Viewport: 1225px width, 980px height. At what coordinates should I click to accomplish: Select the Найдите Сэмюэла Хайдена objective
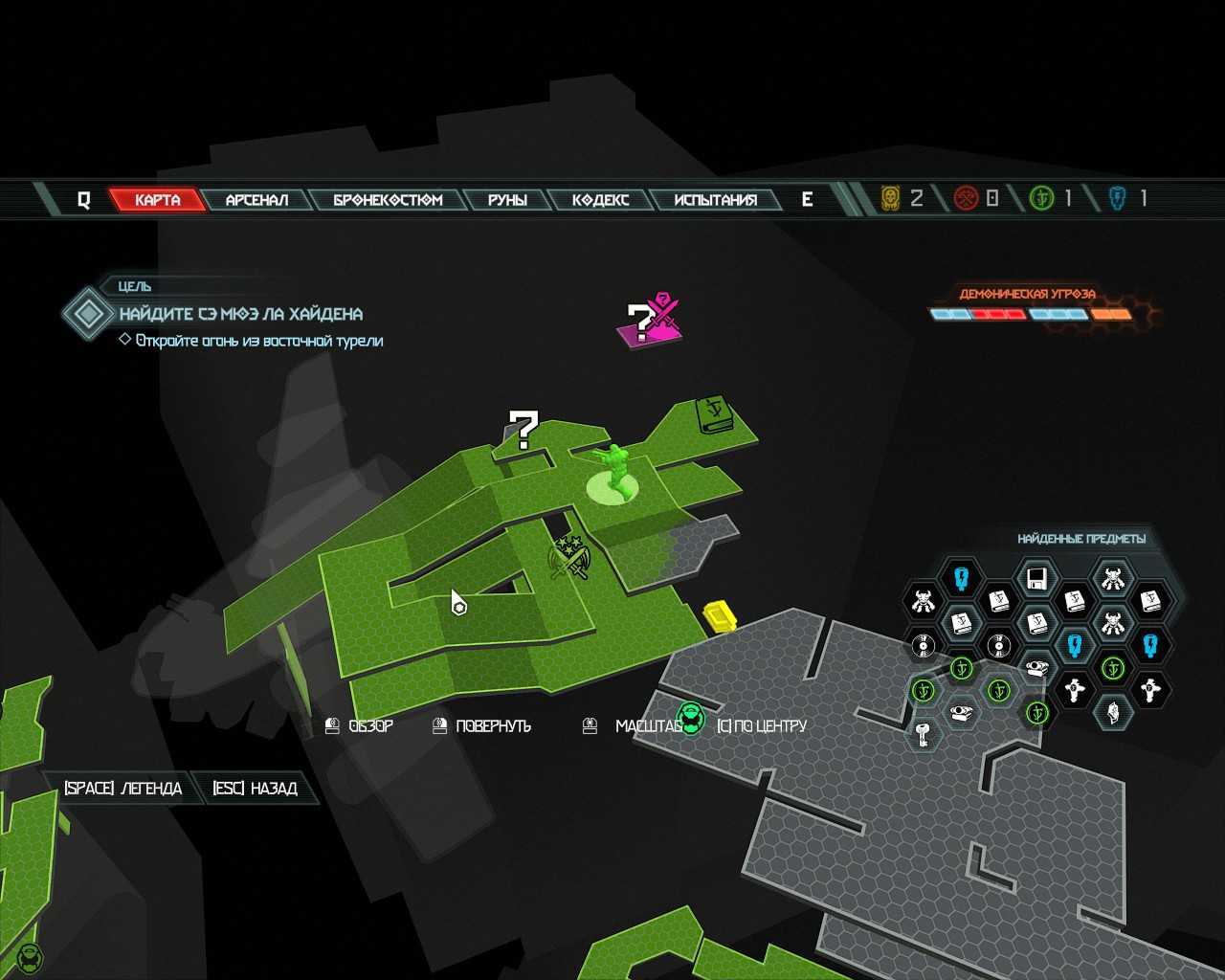(x=240, y=314)
